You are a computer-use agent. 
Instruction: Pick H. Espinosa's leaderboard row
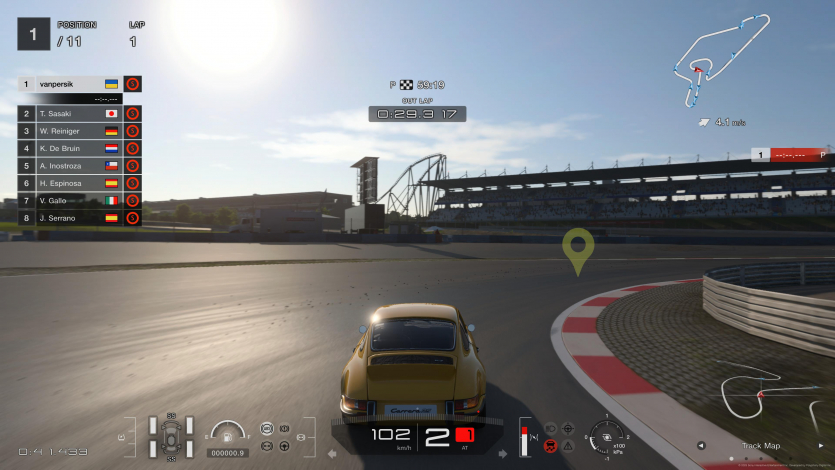click(70, 183)
